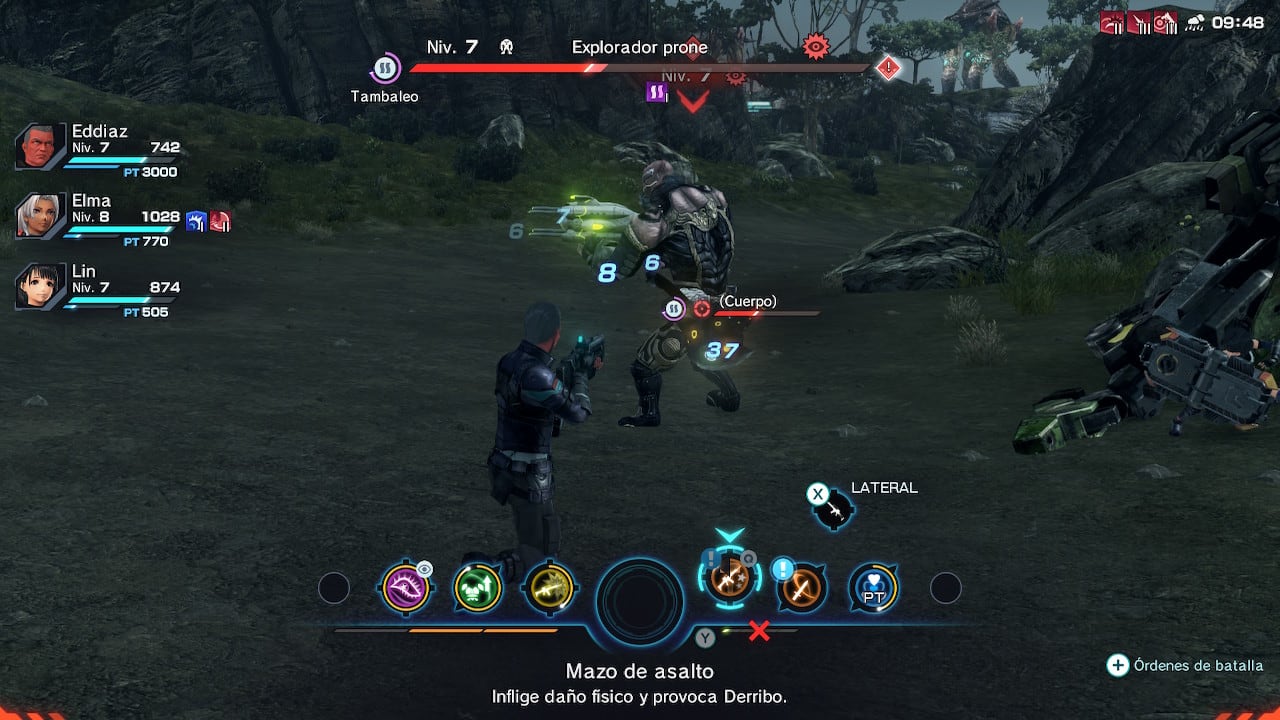This screenshot has height=720, width=1280.
Task: Select the purple eye art in the battle palette
Action: click(x=406, y=588)
